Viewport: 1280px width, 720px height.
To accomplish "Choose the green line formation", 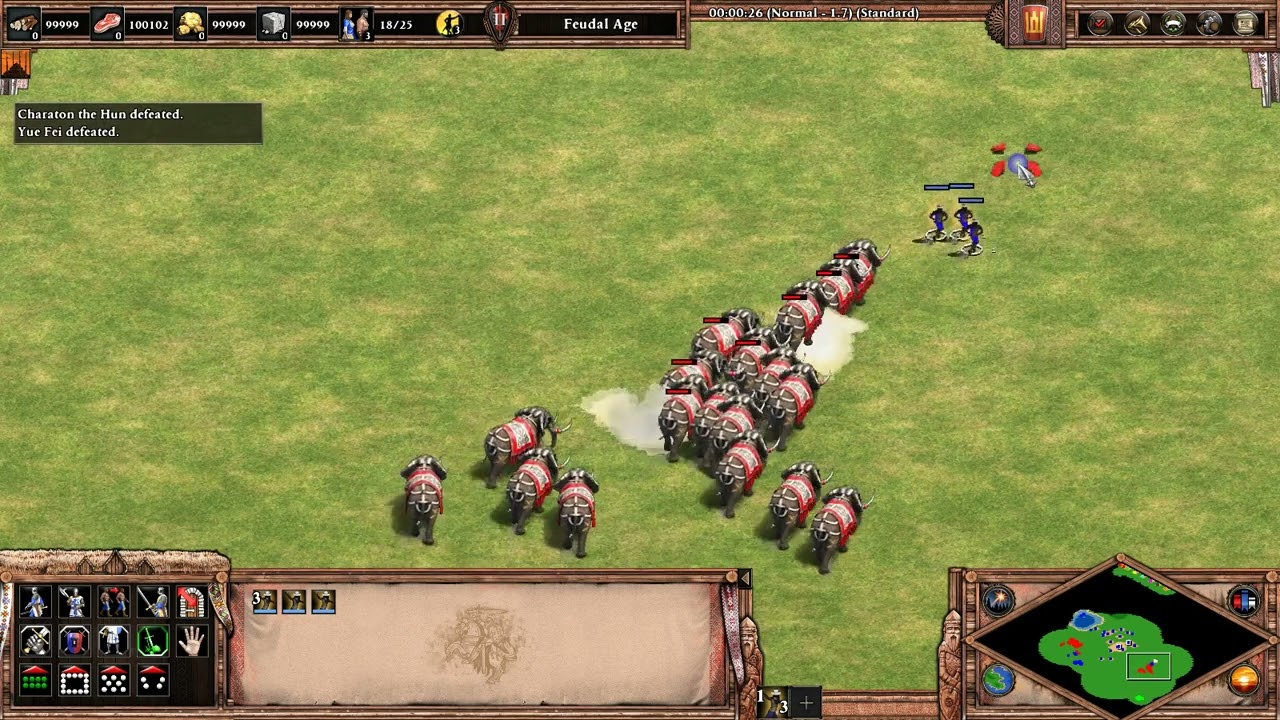I will point(35,680).
